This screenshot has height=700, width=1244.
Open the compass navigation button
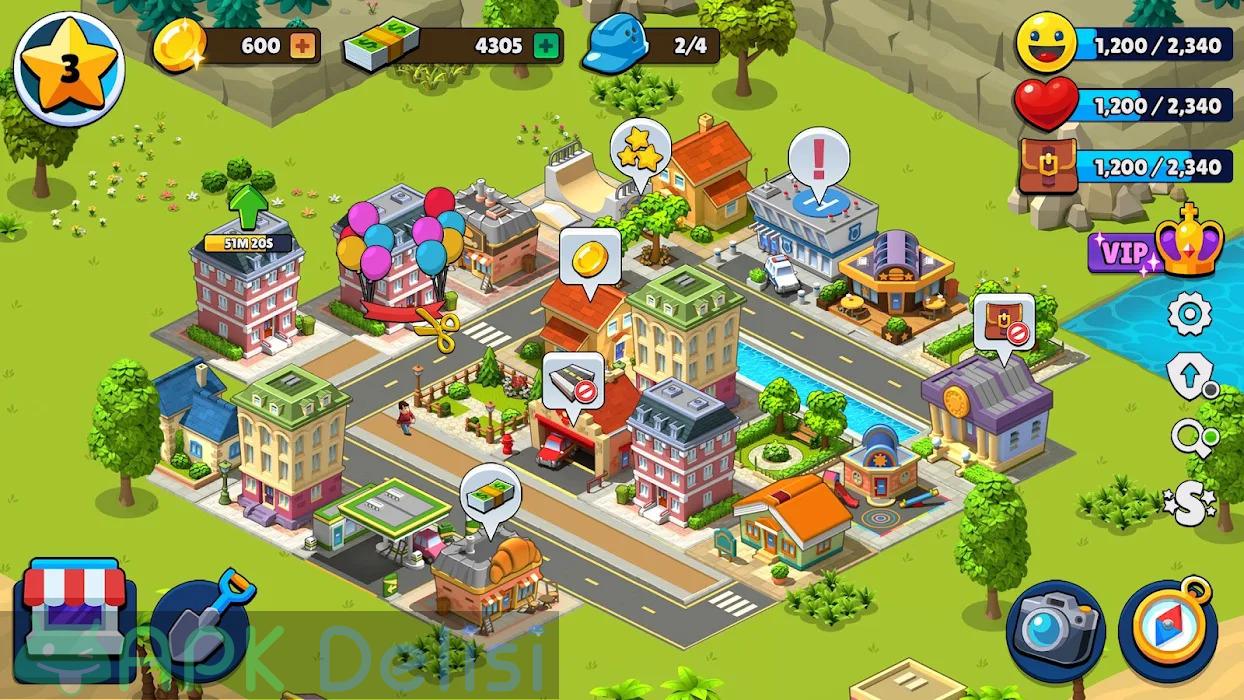pyautogui.click(x=1168, y=632)
